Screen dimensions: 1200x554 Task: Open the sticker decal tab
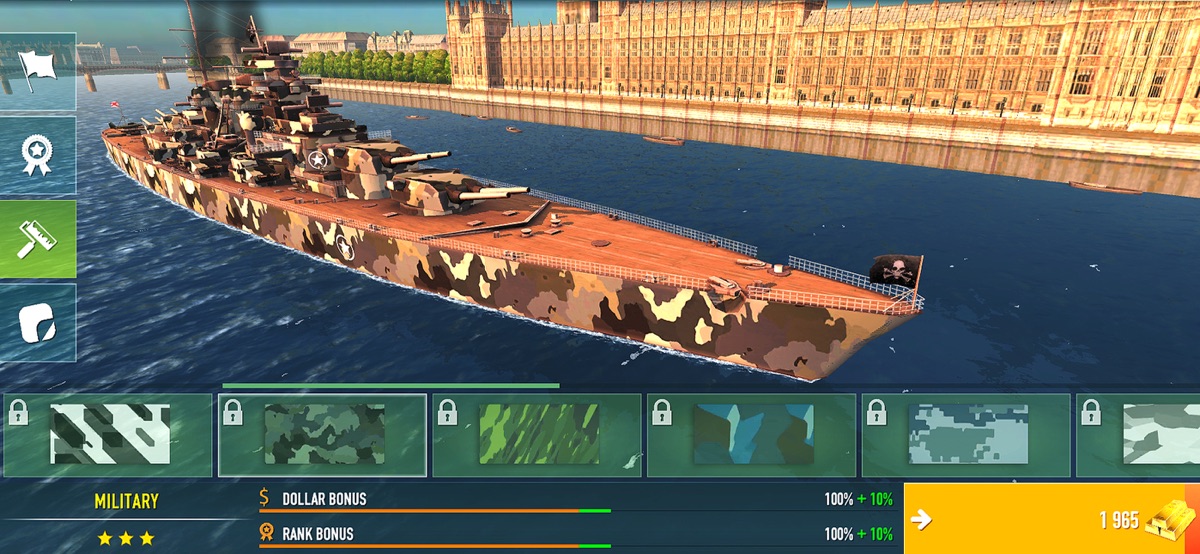(38, 322)
